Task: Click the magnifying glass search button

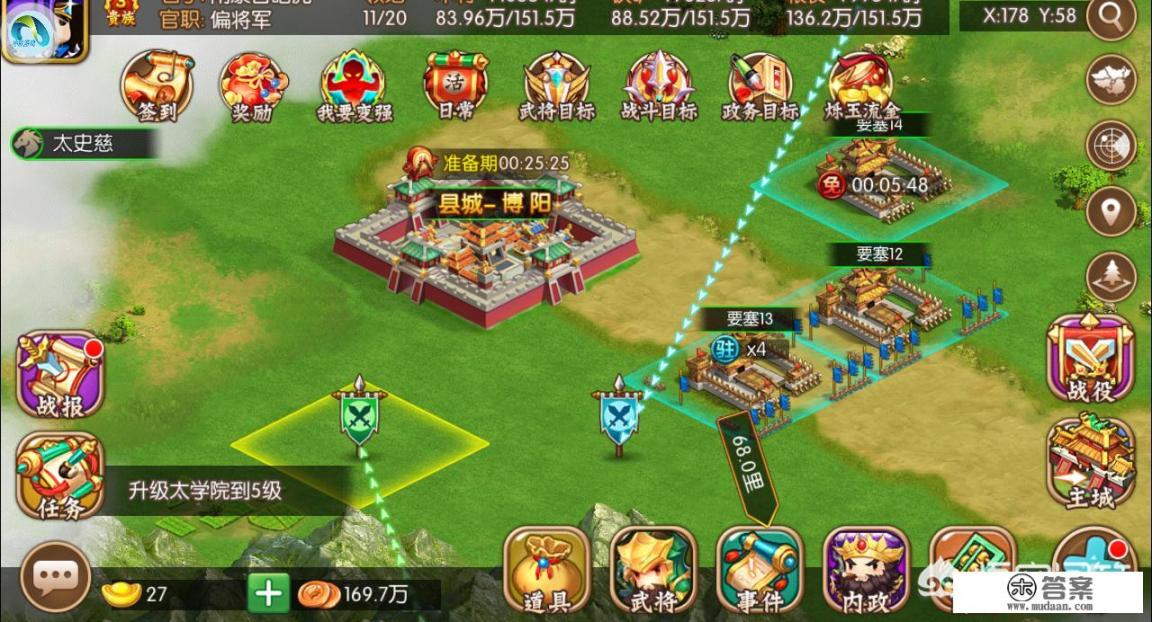Action: point(1111,17)
